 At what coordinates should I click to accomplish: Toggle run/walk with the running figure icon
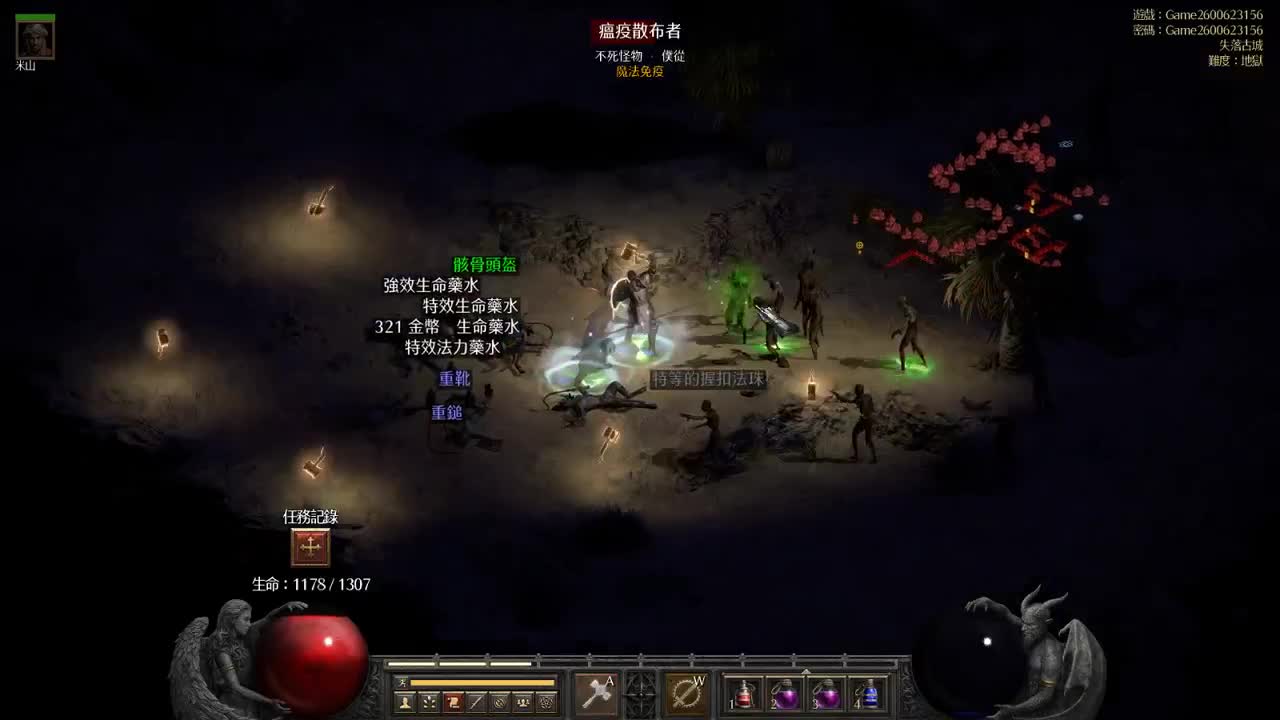click(x=403, y=682)
